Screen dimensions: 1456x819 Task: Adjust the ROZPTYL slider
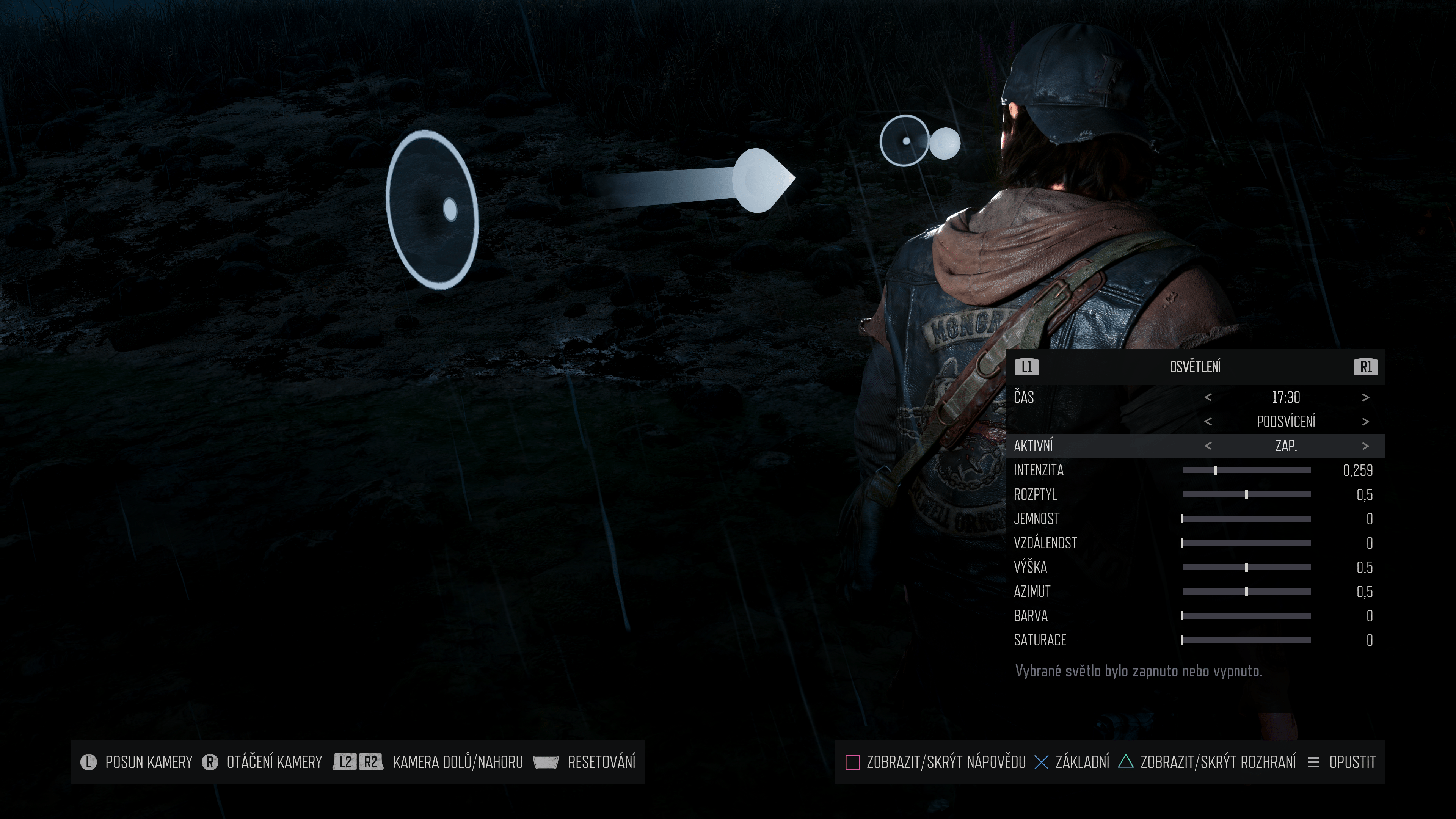click(x=1246, y=494)
